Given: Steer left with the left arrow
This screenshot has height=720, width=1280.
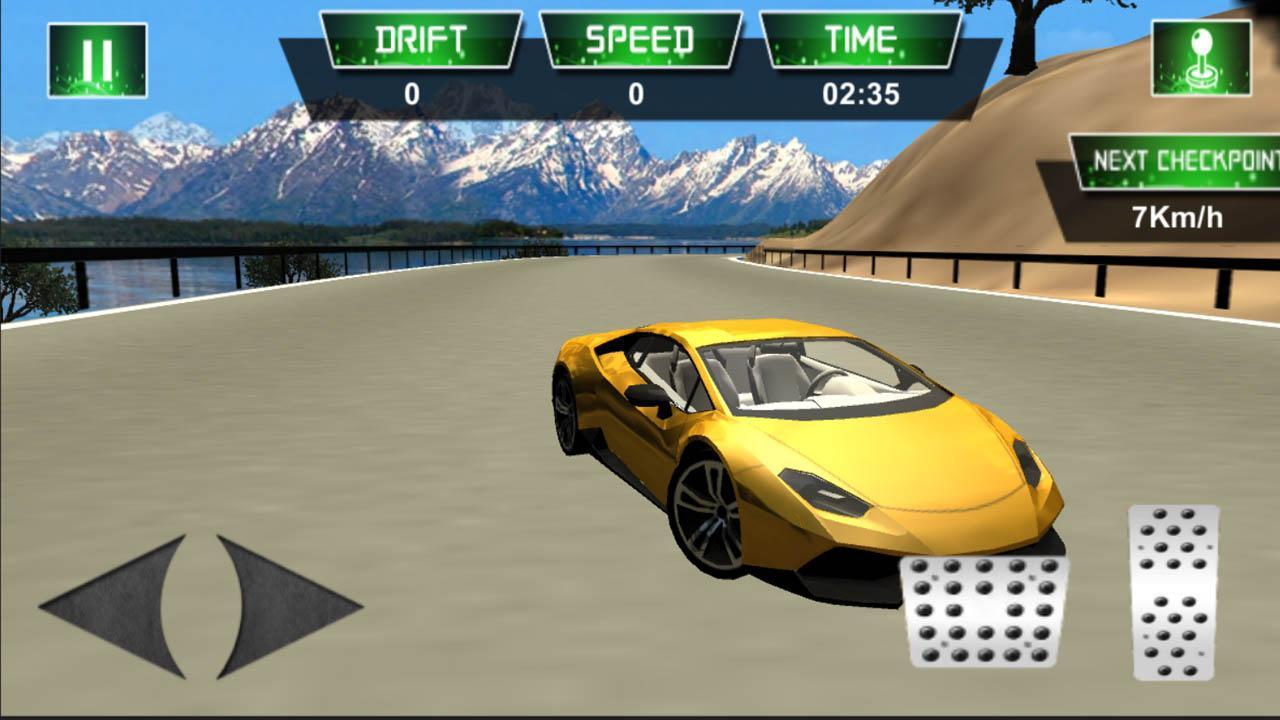Looking at the screenshot, I should [120, 605].
